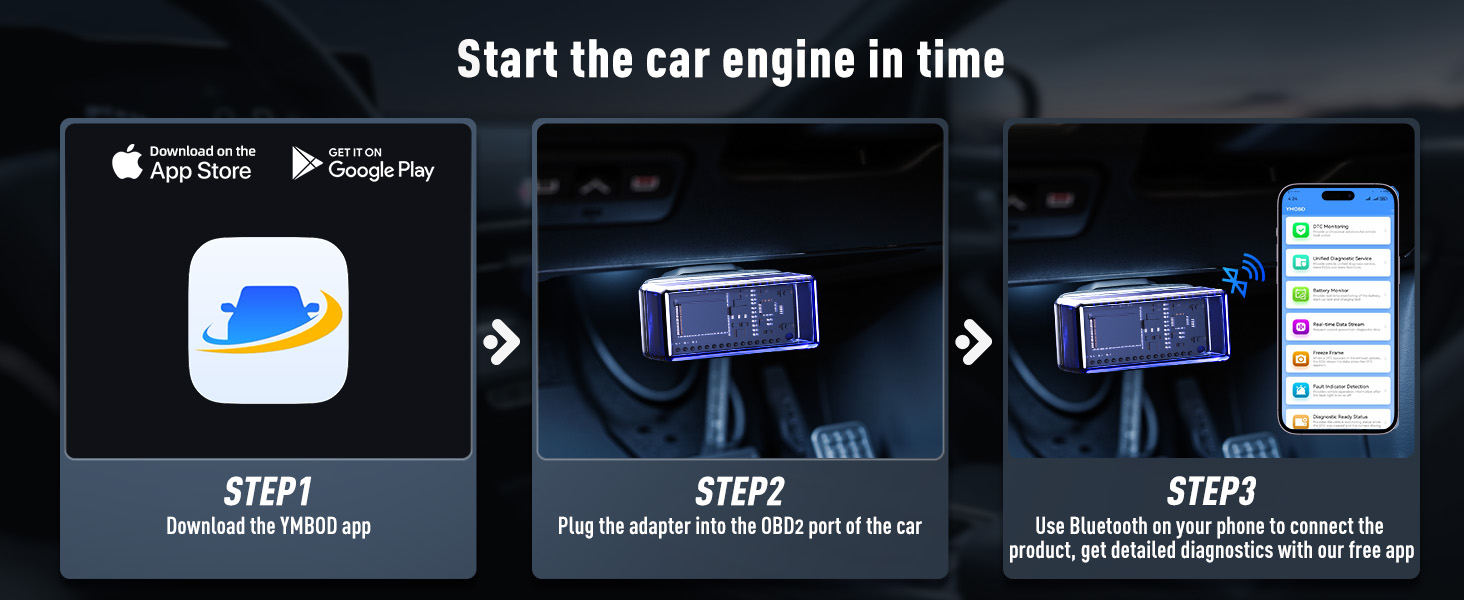
Task: Open the Real-time Data Stream option
Action: click(1338, 326)
